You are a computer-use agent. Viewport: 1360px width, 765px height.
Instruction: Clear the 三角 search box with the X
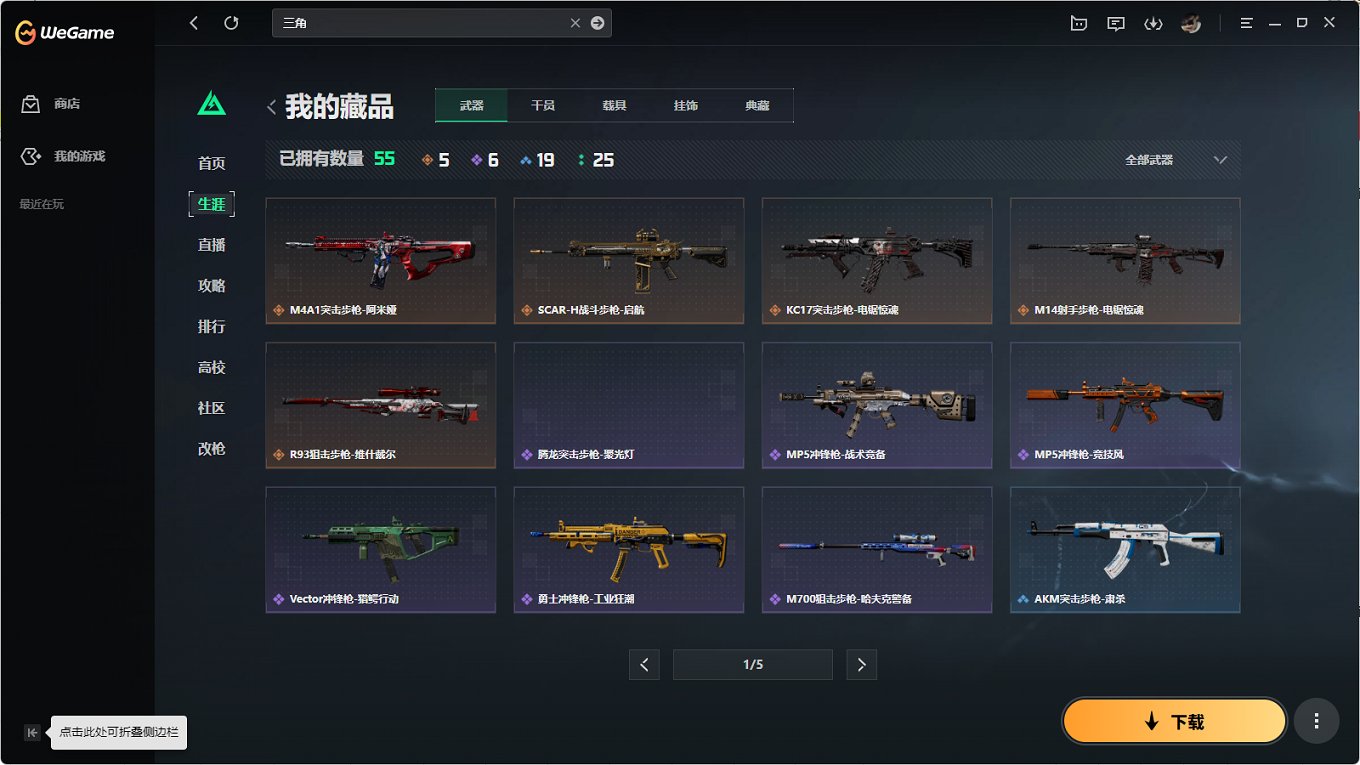coord(576,22)
